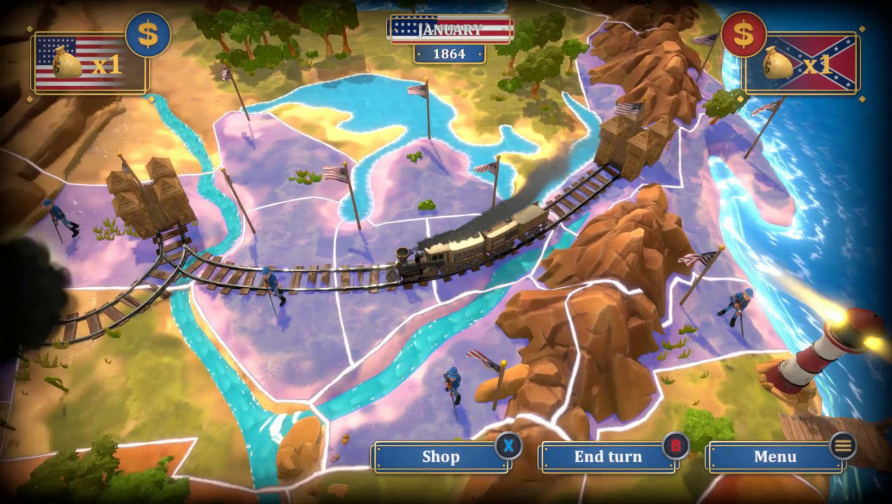Open the Shop button
892x504 pixels.
(x=440, y=457)
